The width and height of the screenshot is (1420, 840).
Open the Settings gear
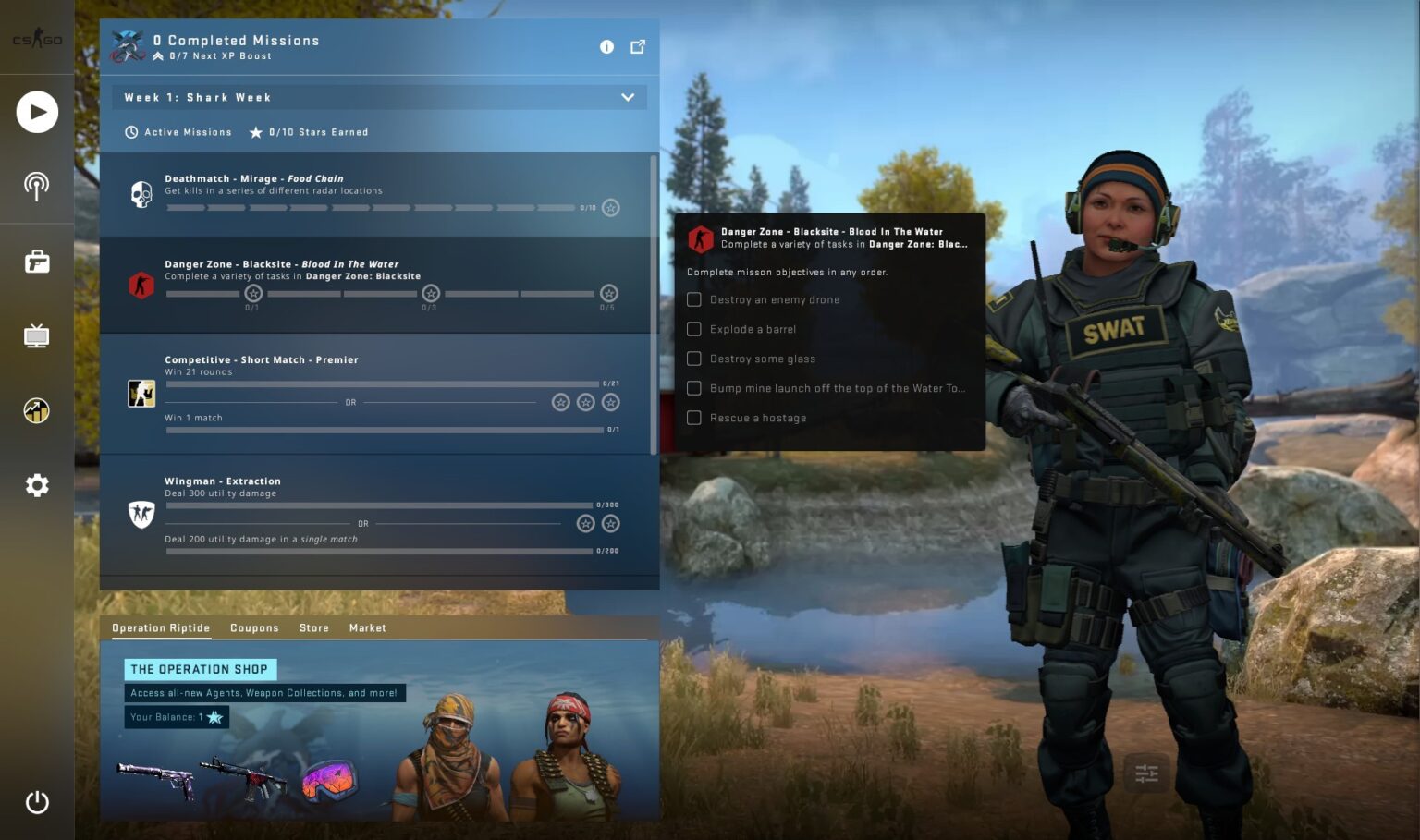[37, 485]
